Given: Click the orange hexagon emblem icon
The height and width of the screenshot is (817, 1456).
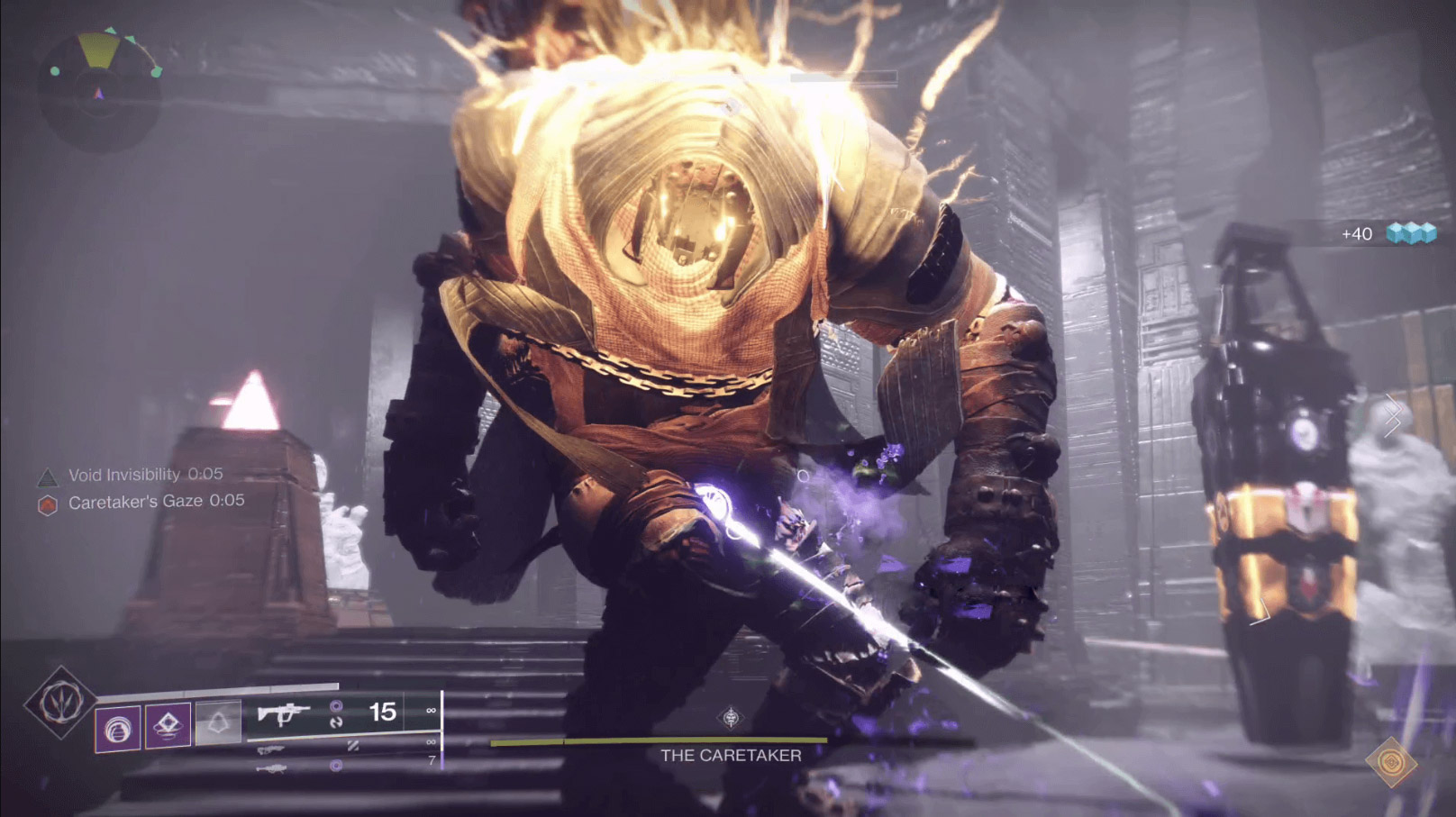Looking at the screenshot, I should pos(1391,763).
